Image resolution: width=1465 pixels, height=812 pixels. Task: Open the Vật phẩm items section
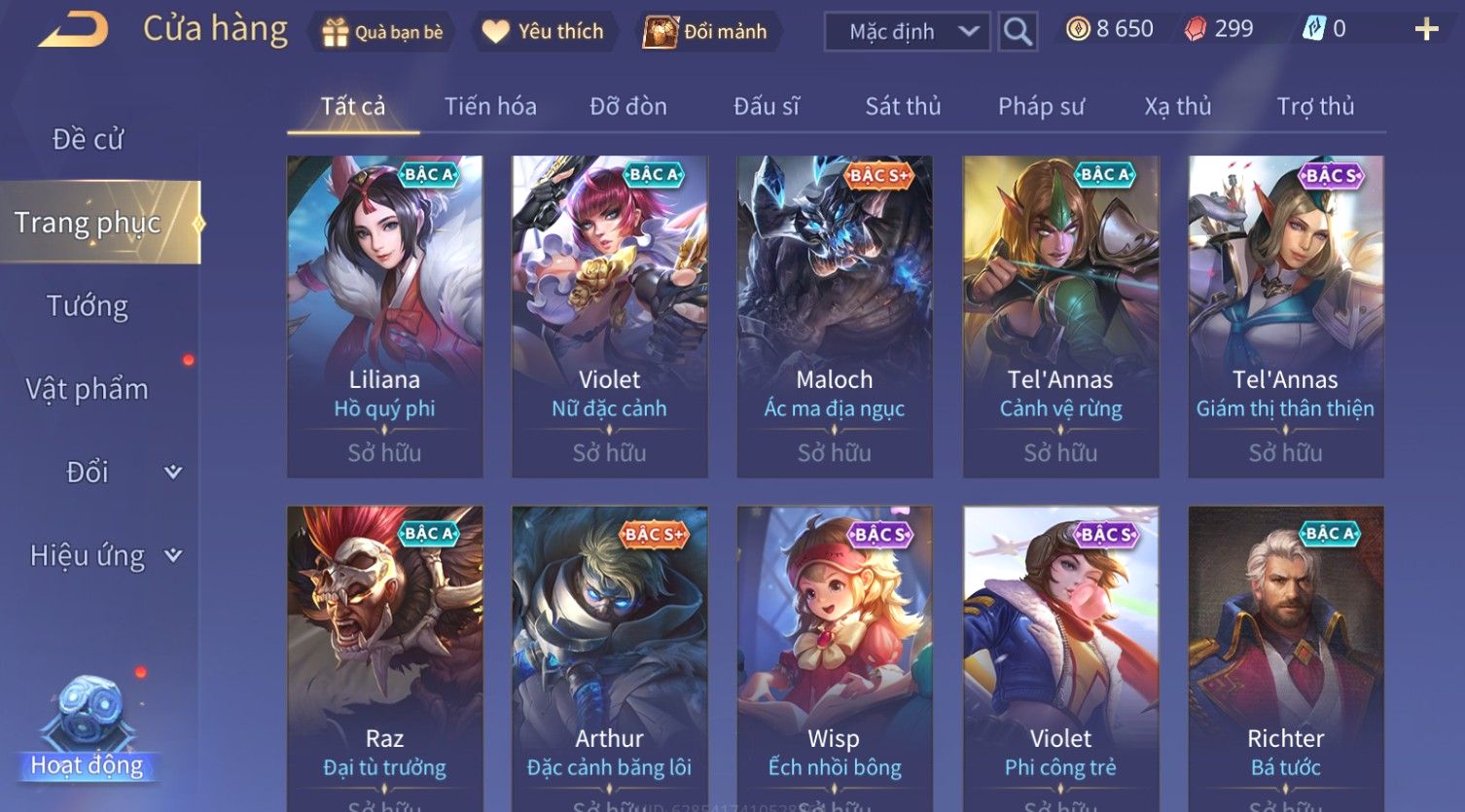point(88,389)
